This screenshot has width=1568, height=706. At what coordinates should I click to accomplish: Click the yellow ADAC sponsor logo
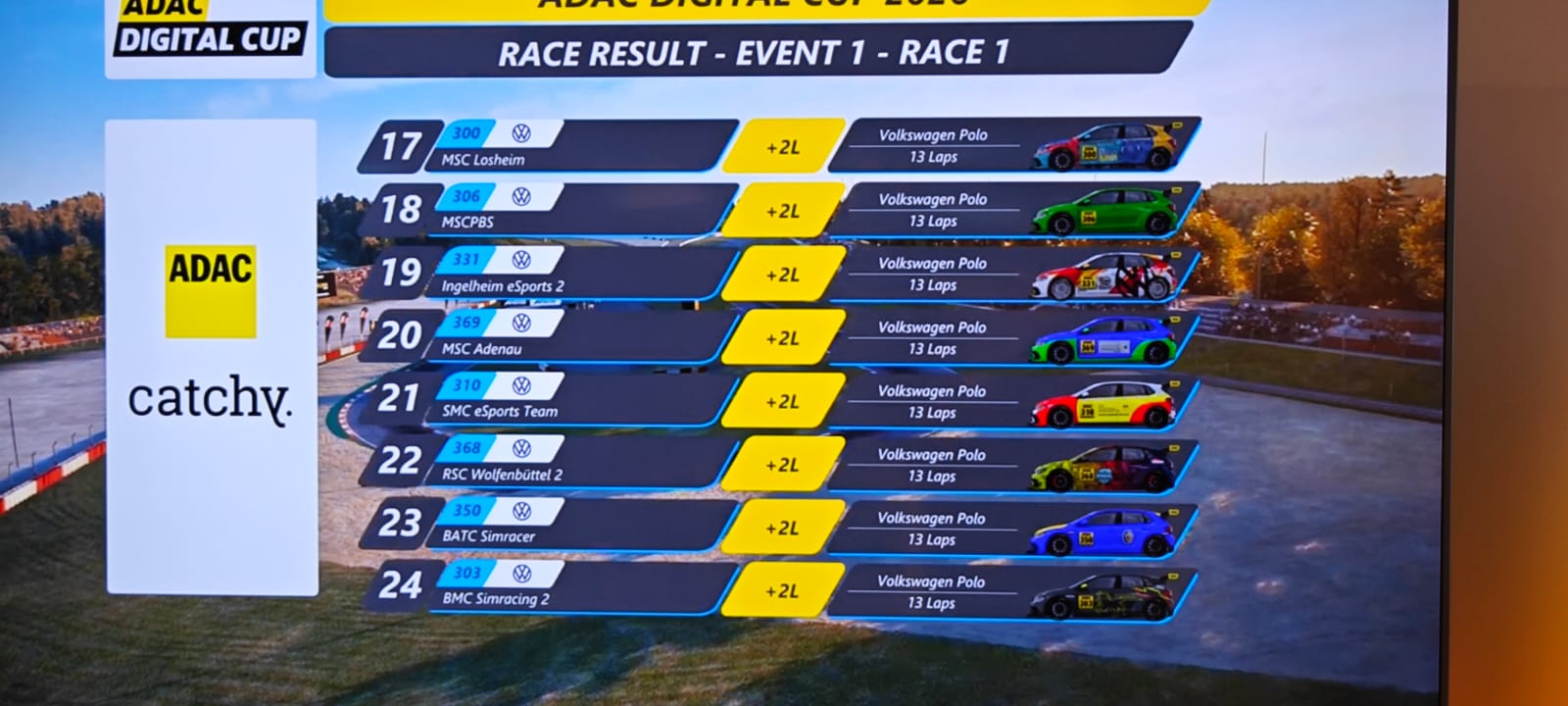pyautogui.click(x=211, y=291)
